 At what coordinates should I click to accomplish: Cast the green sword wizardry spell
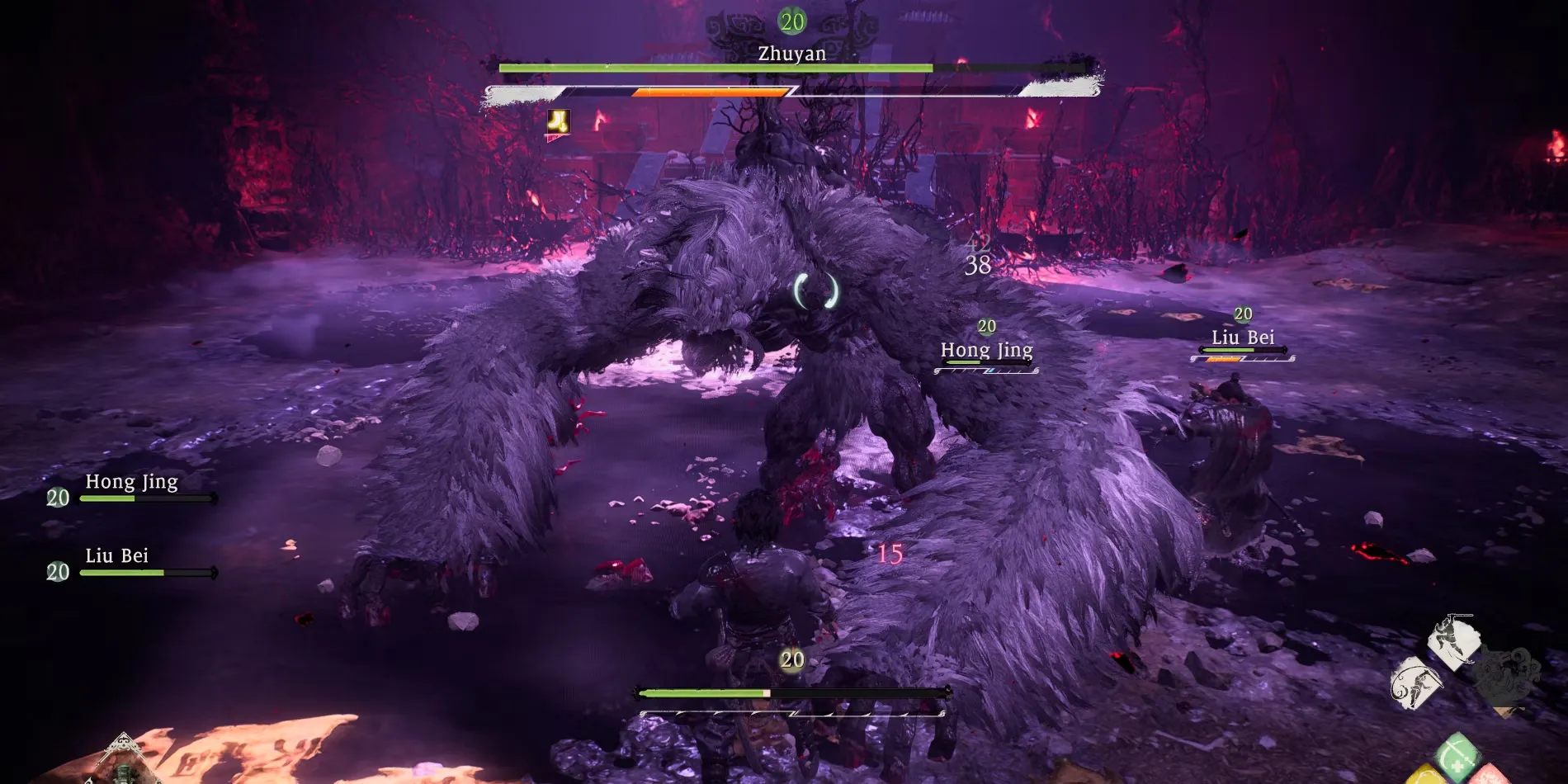1457,753
